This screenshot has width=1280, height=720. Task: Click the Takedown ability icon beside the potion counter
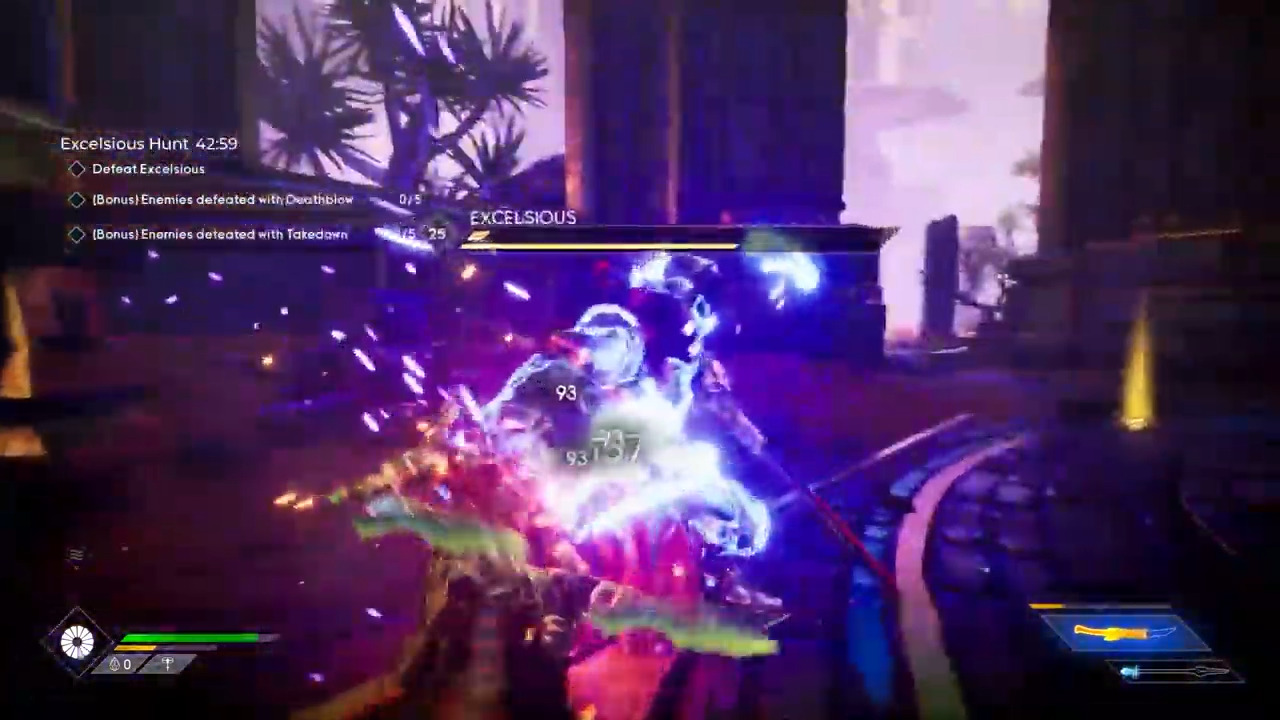pyautogui.click(x=167, y=664)
